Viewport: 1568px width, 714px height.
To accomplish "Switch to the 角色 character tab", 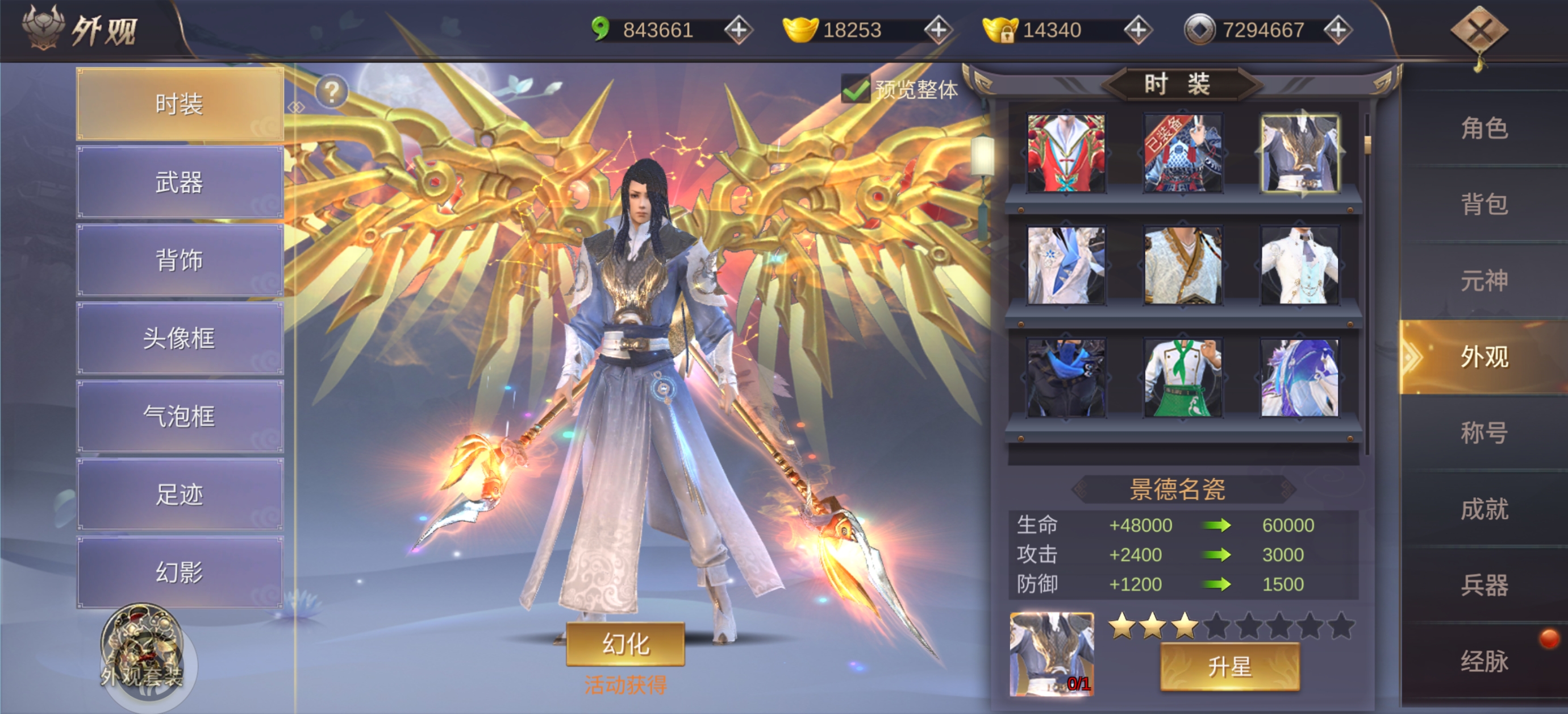I will (1484, 128).
